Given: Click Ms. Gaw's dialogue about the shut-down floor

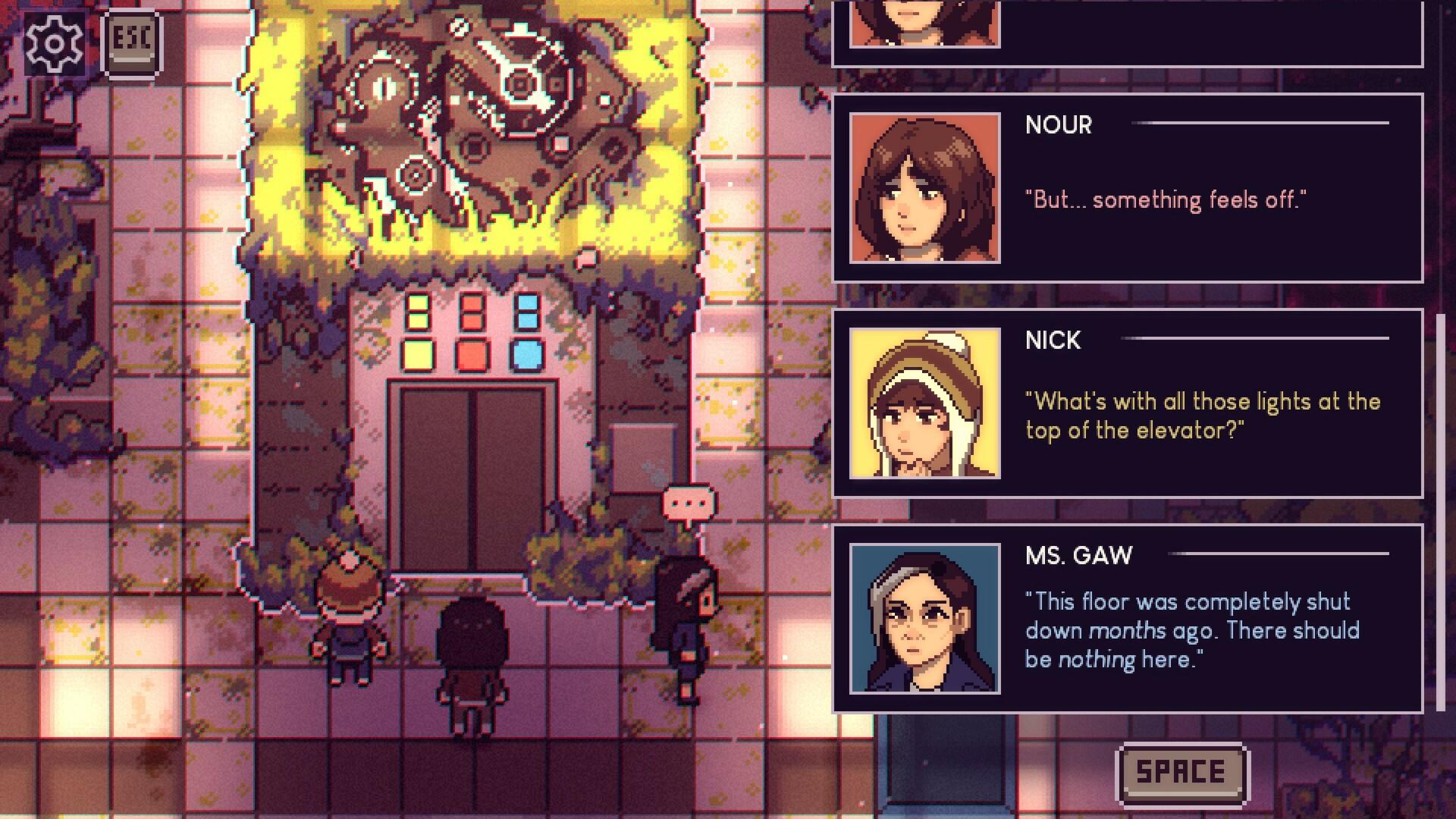Looking at the screenshot, I should coord(1191,629).
